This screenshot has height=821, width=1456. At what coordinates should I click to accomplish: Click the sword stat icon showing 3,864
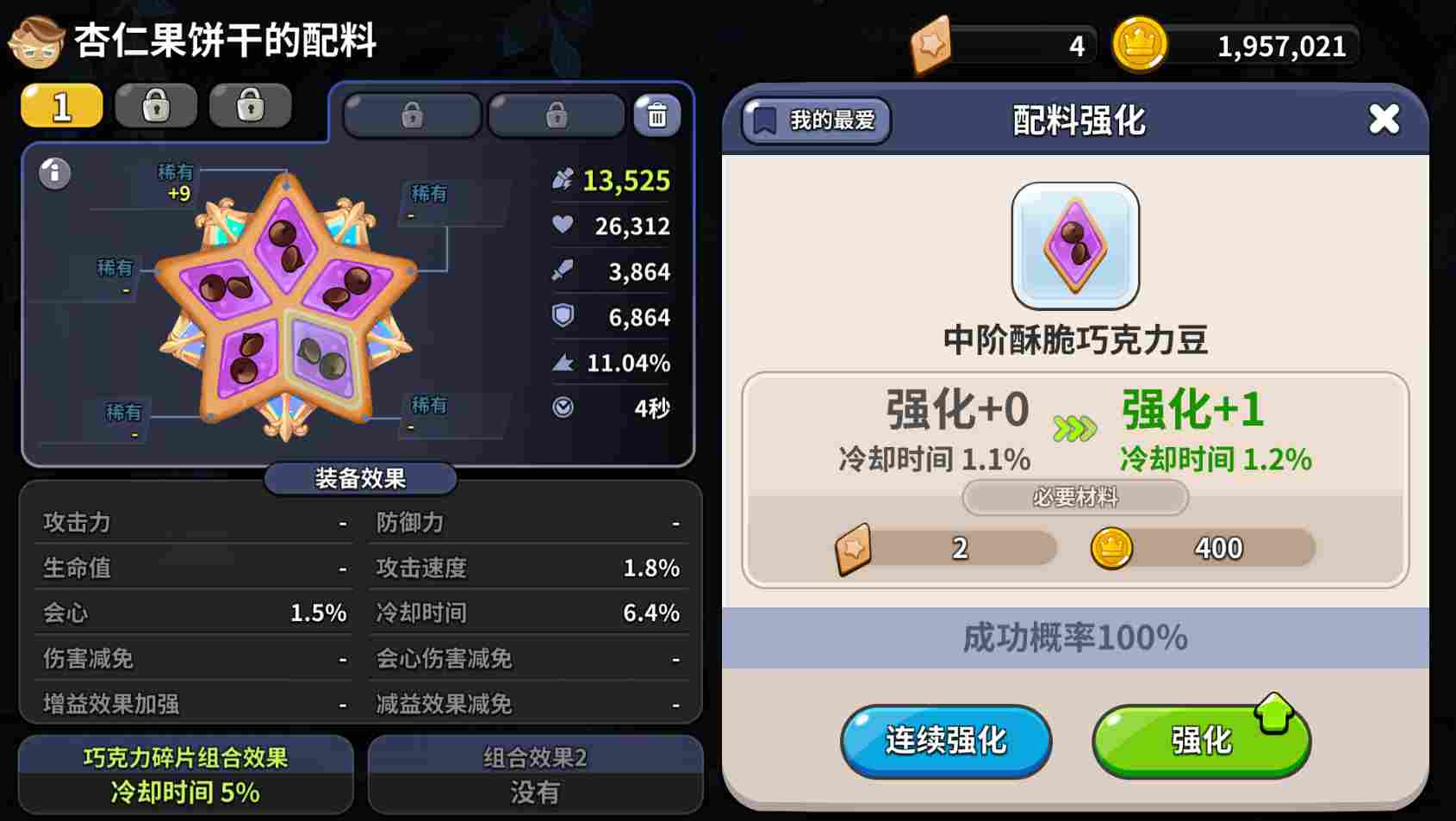pos(564,271)
